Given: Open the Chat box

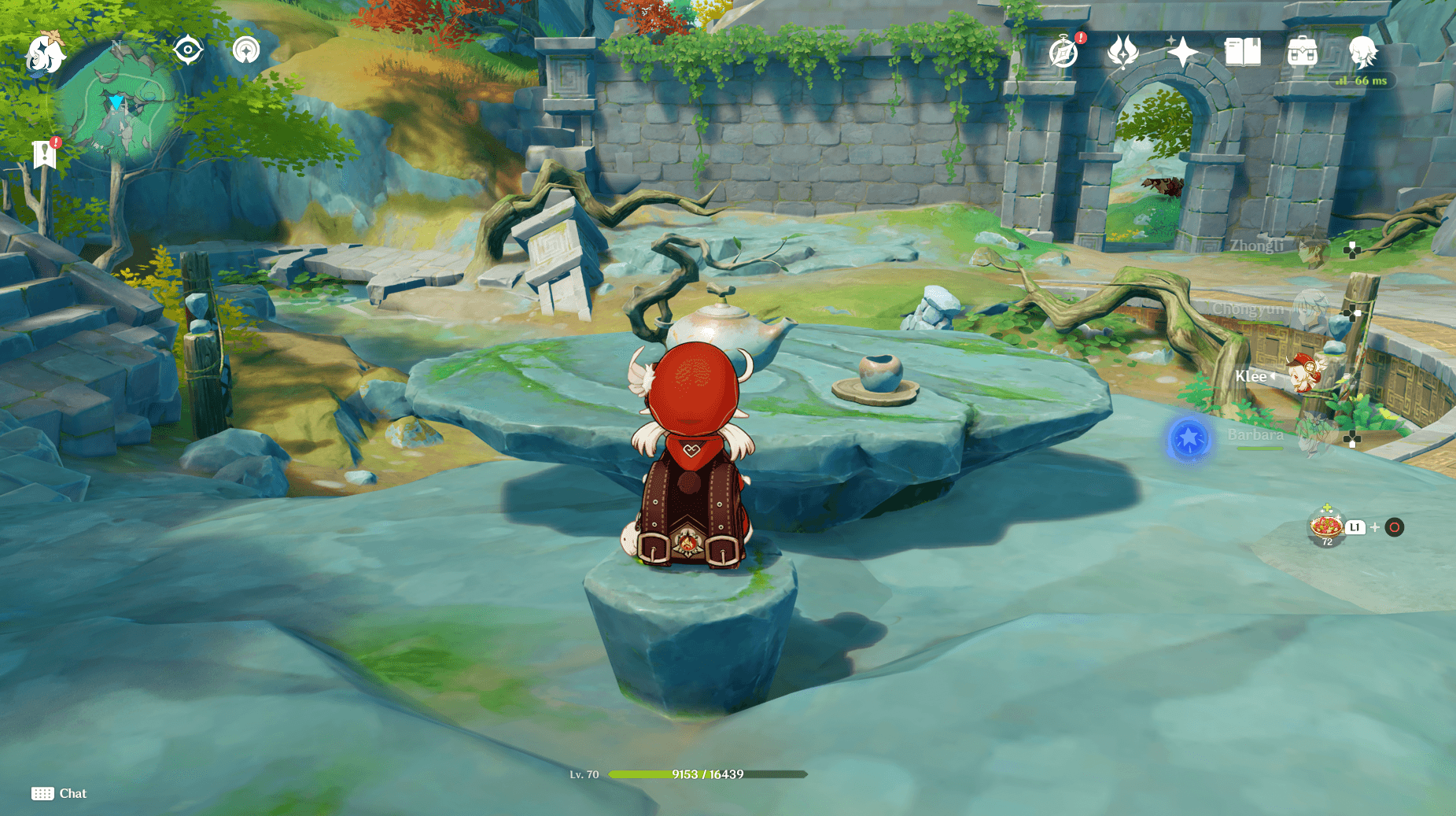Looking at the screenshot, I should pyautogui.click(x=59, y=793).
